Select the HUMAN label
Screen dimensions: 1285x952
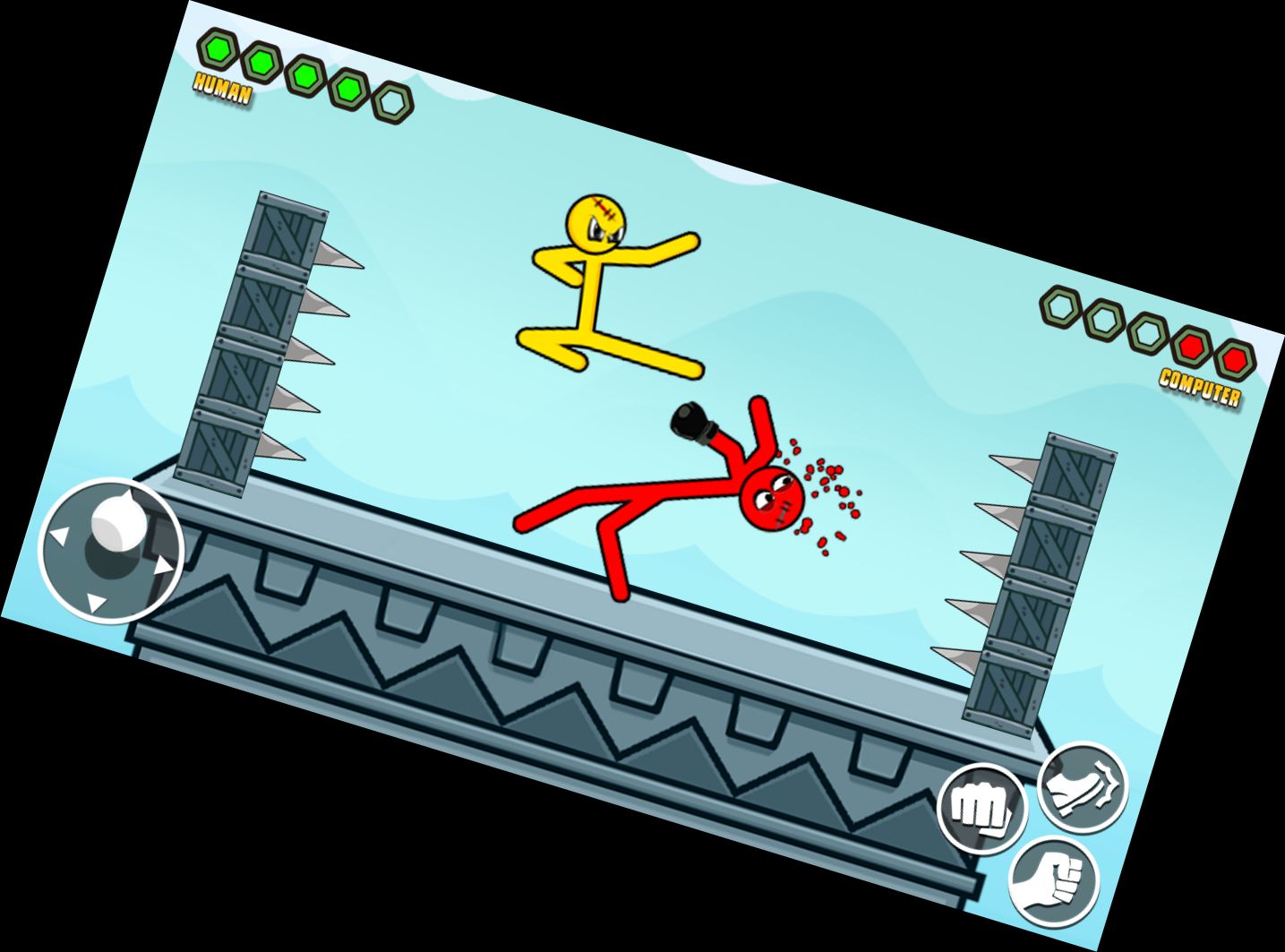(222, 87)
